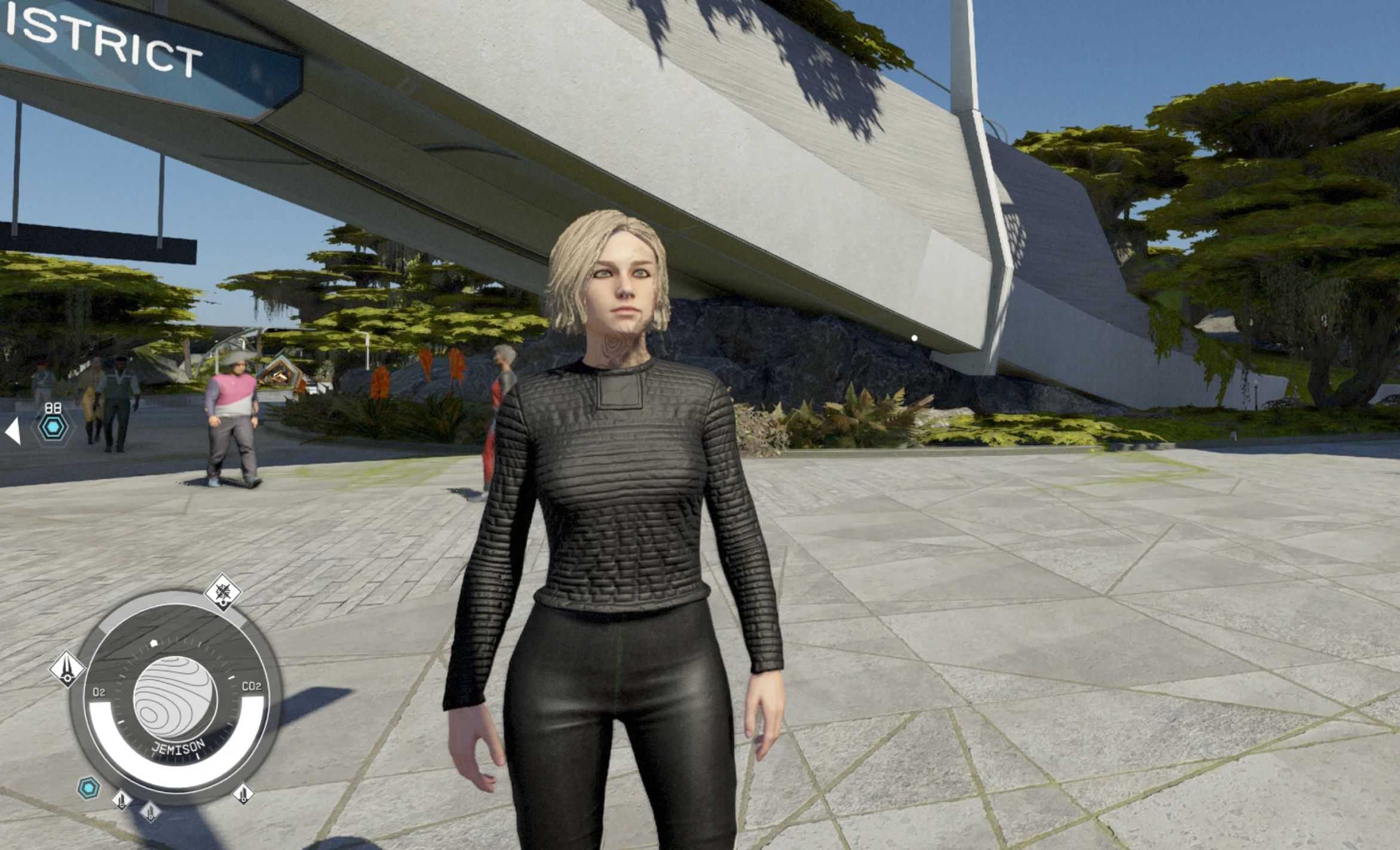The width and height of the screenshot is (1400, 850).
Task: Select the blue hexagon icon beside the compass
Action: 89,788
